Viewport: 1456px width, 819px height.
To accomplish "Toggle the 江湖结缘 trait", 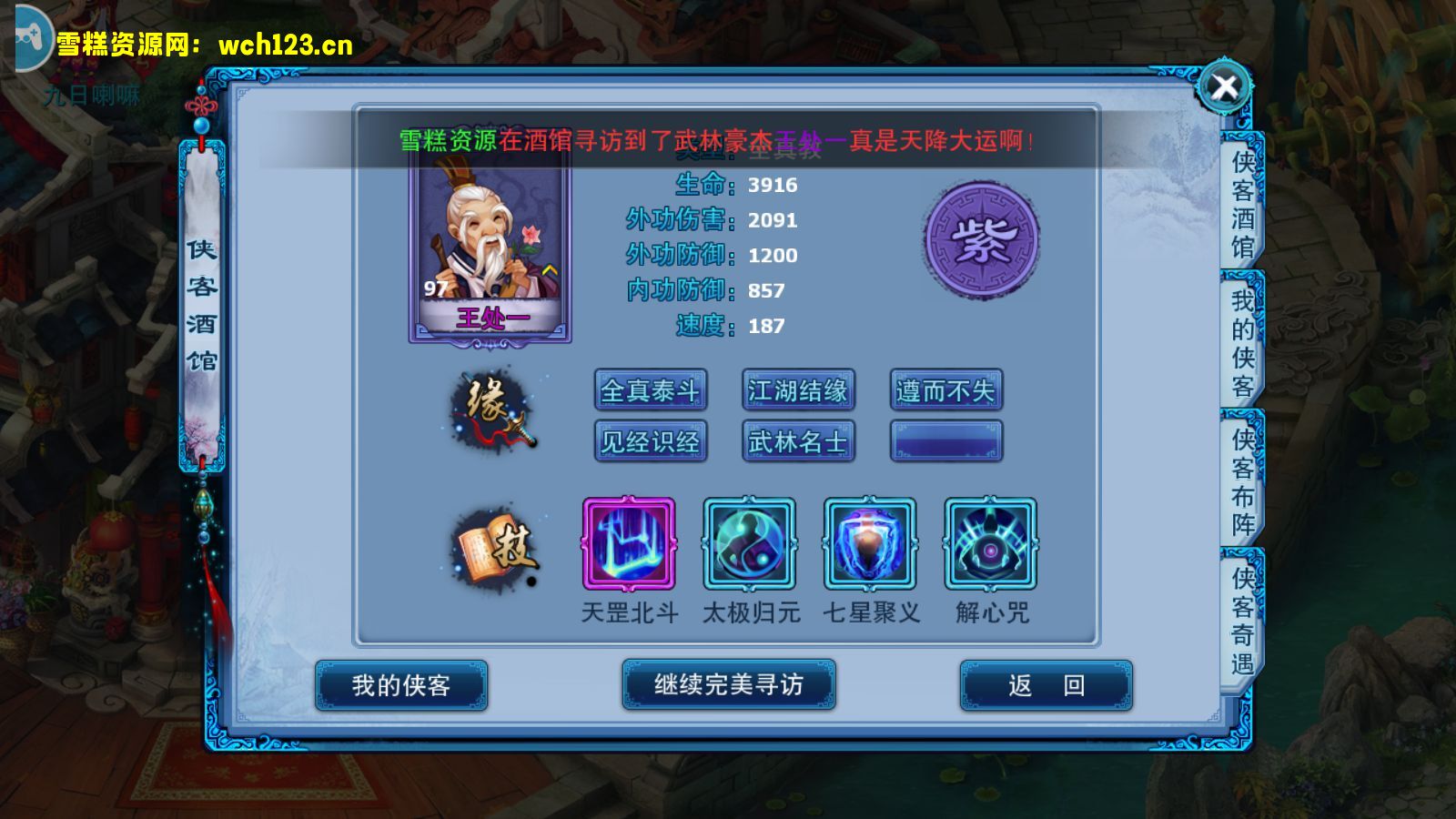I will (x=798, y=389).
